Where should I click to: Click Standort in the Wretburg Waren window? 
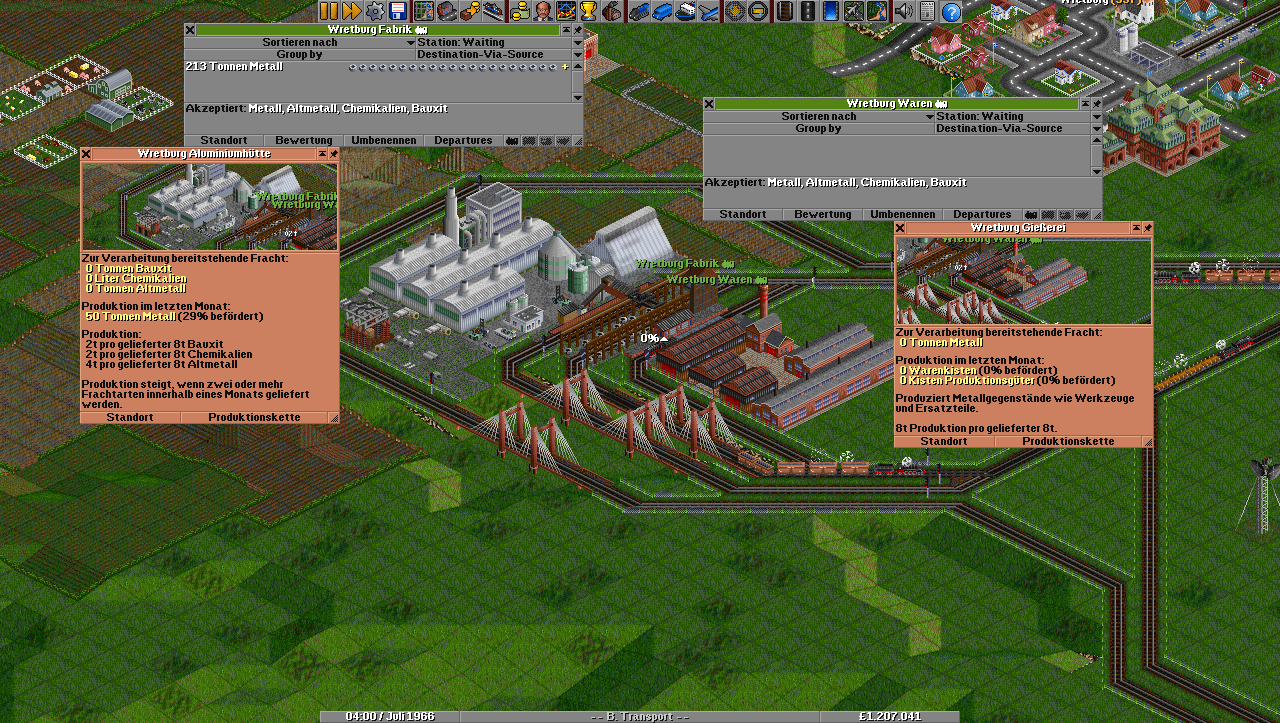(742, 215)
